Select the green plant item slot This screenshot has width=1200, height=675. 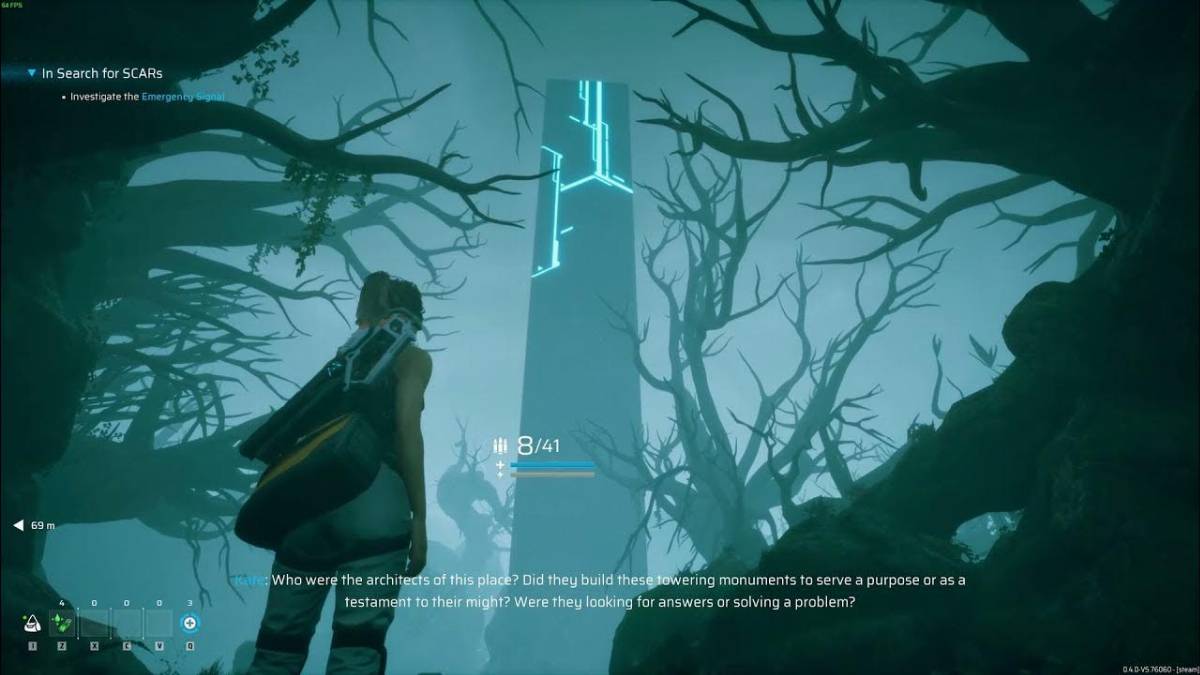coord(62,623)
